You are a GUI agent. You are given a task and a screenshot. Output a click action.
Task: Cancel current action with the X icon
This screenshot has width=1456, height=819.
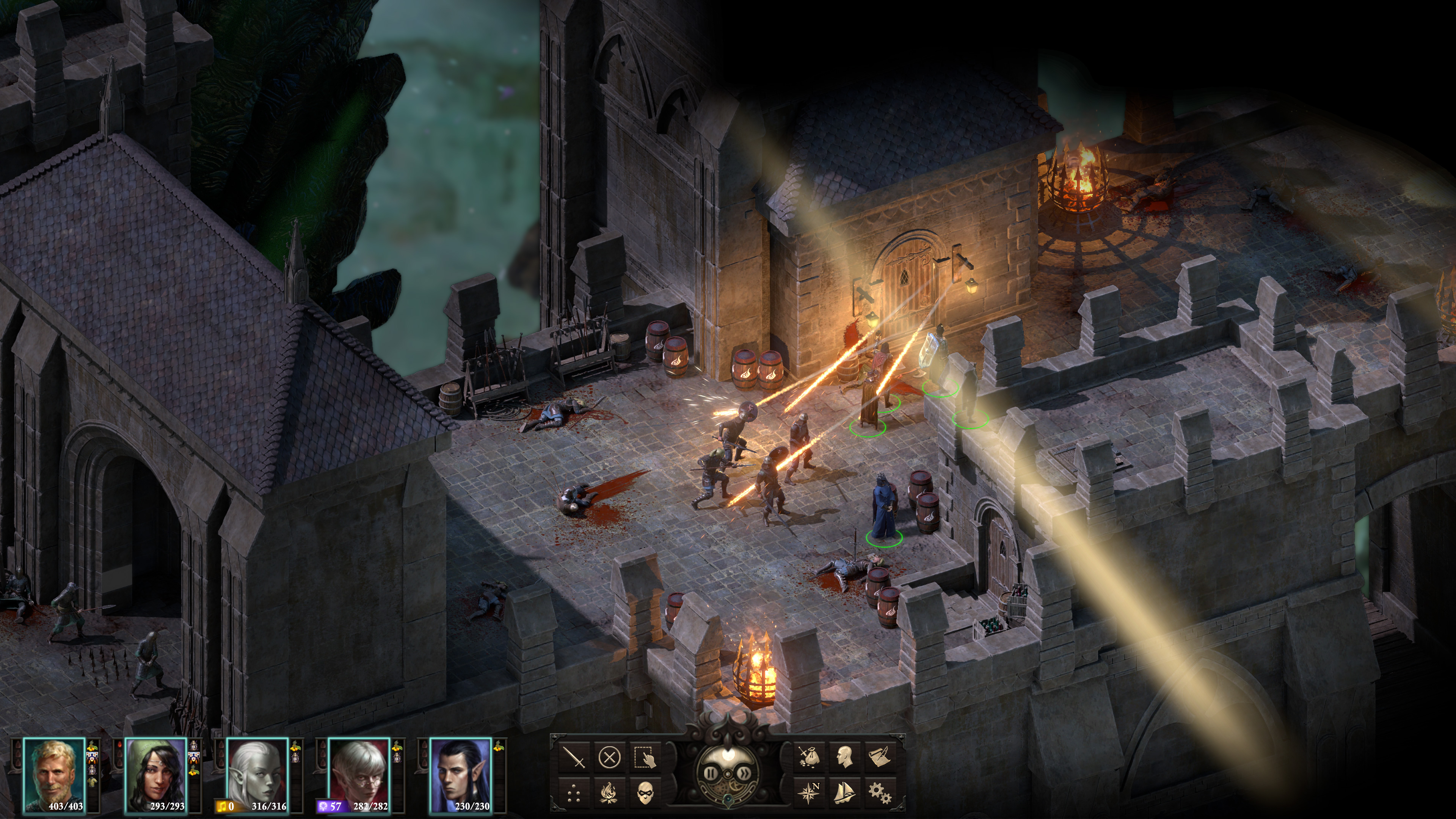tap(610, 758)
